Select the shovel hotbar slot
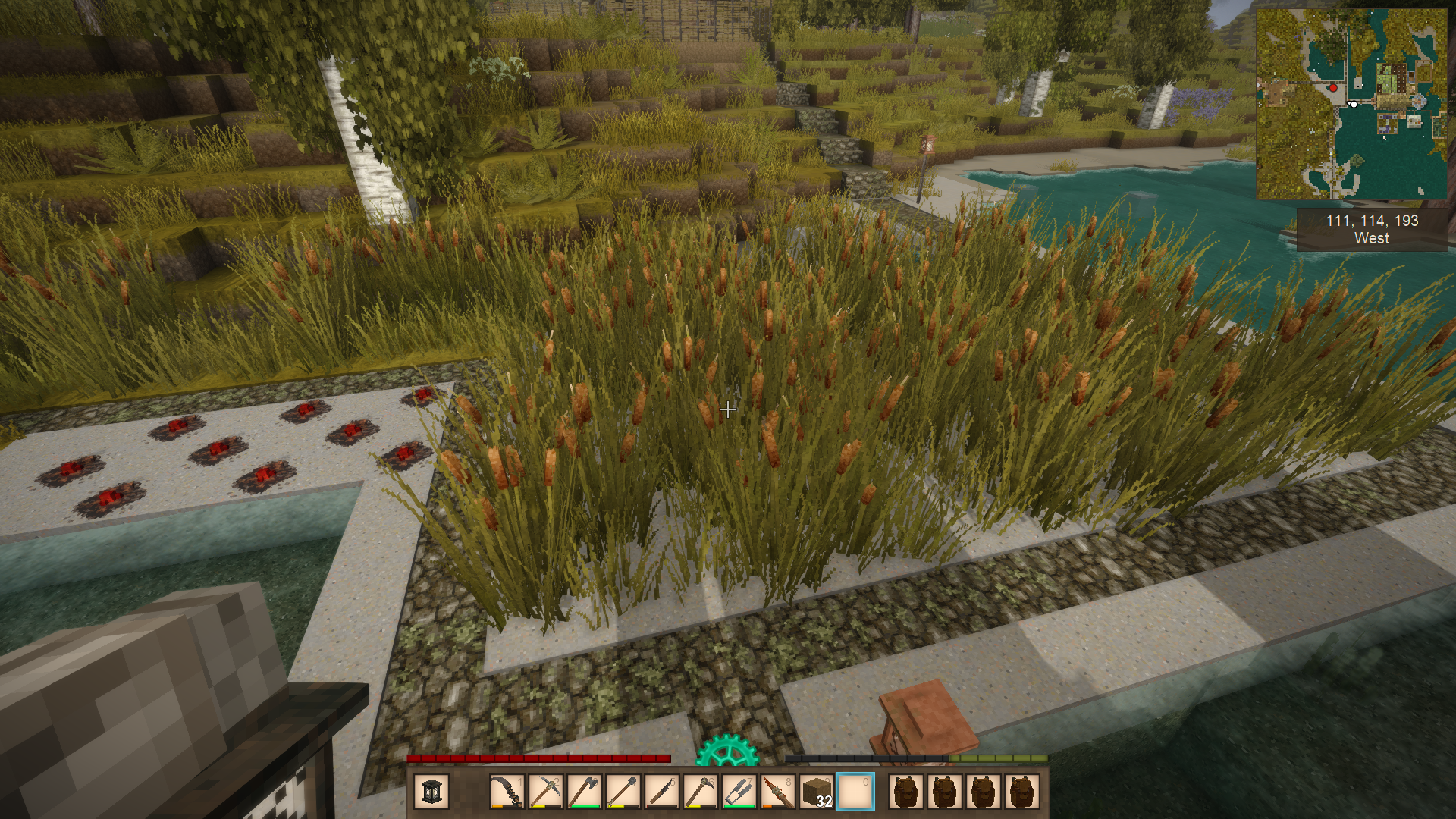The image size is (1456, 819). (623, 792)
